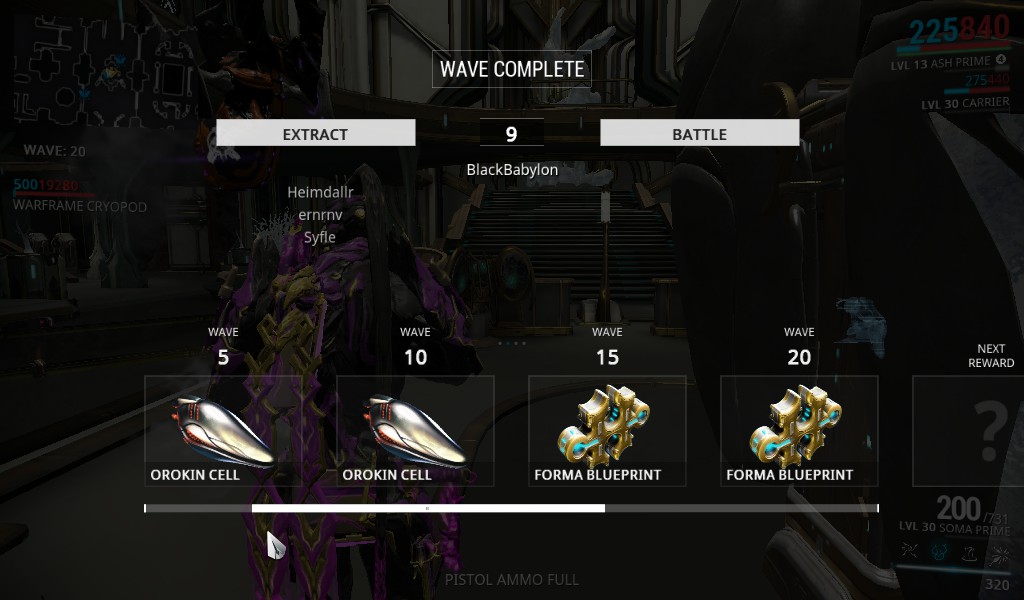Pick the wave 15 Forma Blueprint tile

coord(607,430)
